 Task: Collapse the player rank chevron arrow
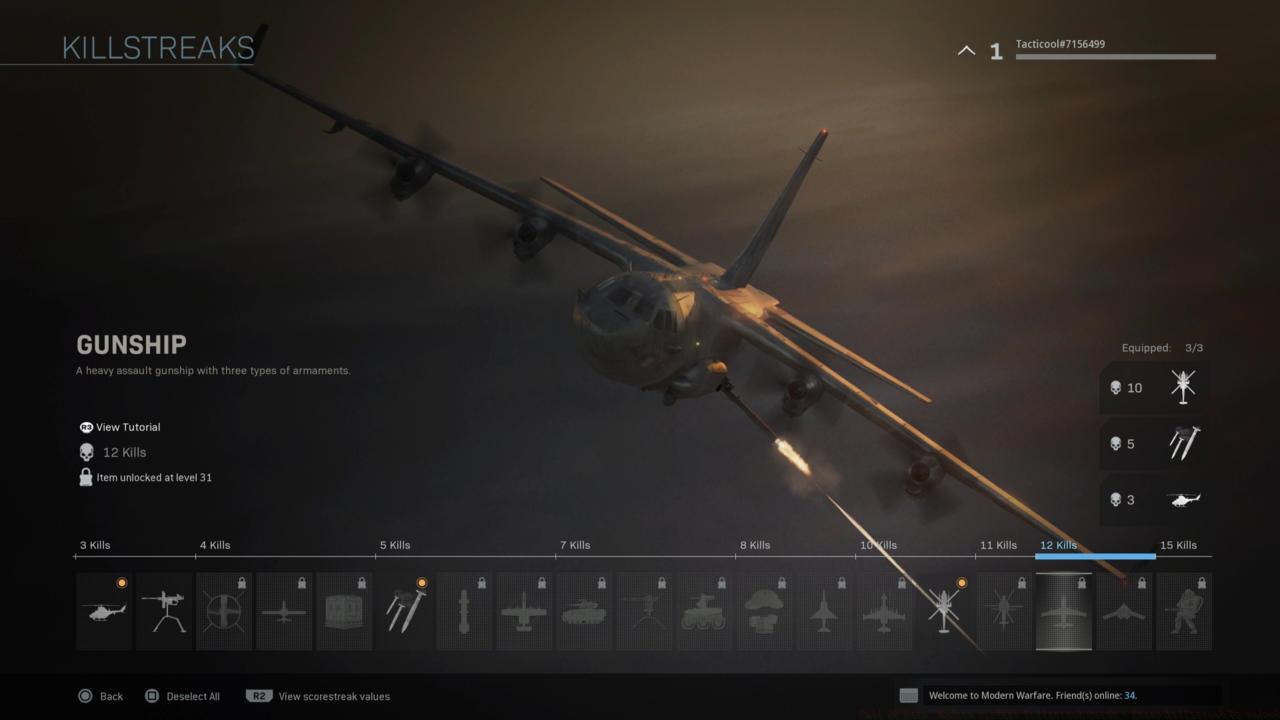(x=966, y=49)
